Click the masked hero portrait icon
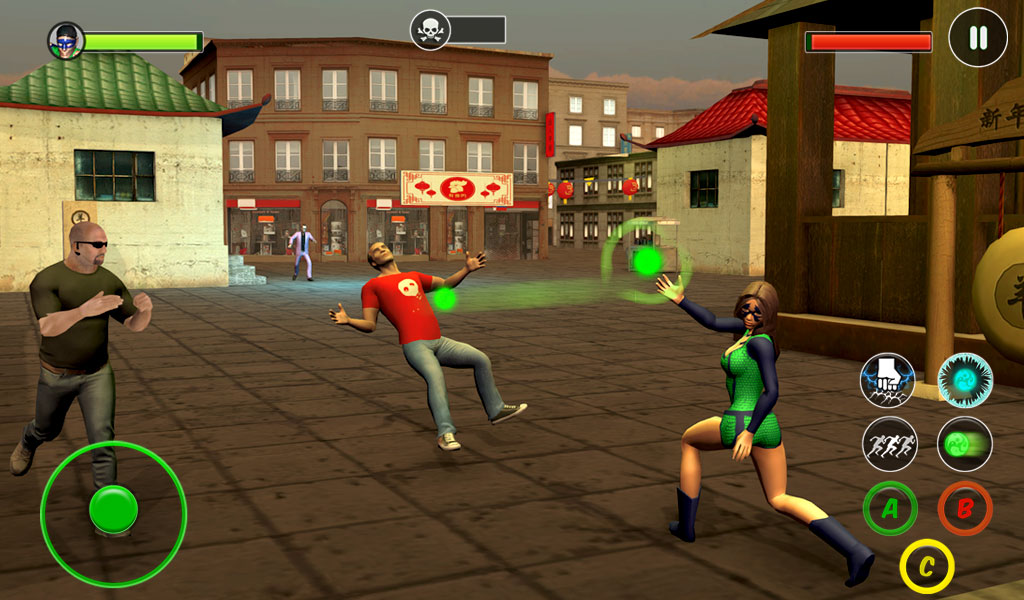Screen dimensions: 1024x600 point(66,40)
